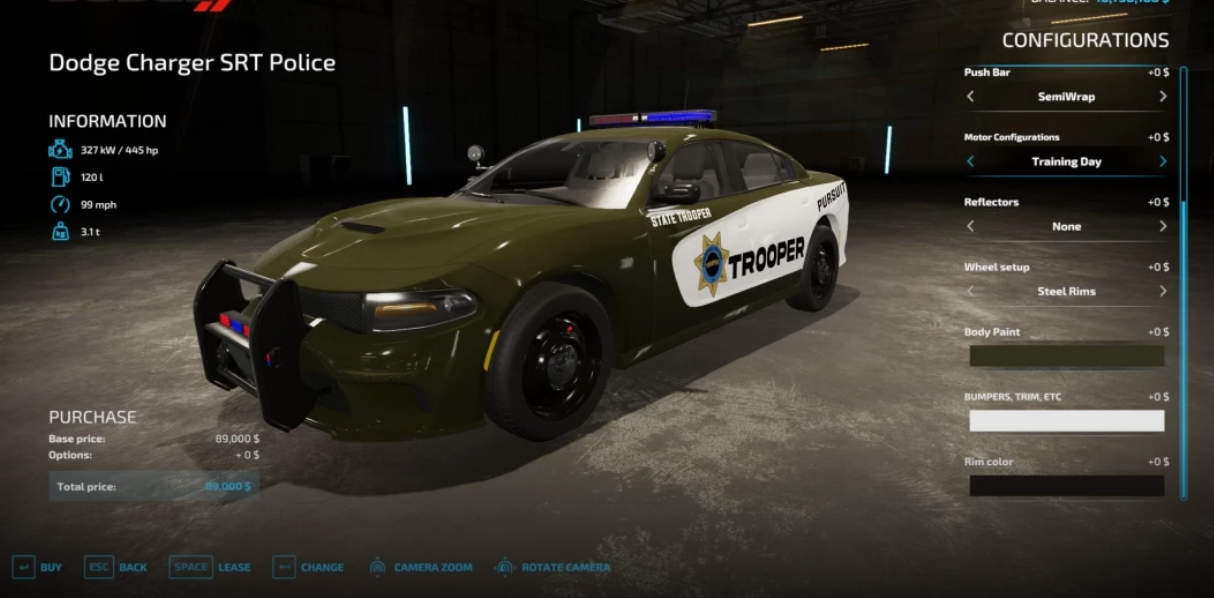Screen dimensions: 1214x598
Task: Lease the vehicle instead of buying
Action: click(x=210, y=567)
